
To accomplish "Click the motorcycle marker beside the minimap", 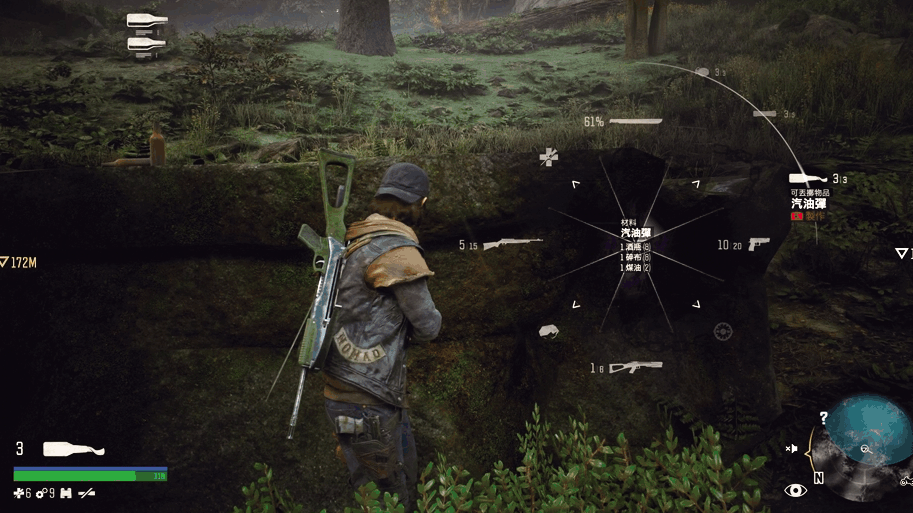I will [905, 481].
